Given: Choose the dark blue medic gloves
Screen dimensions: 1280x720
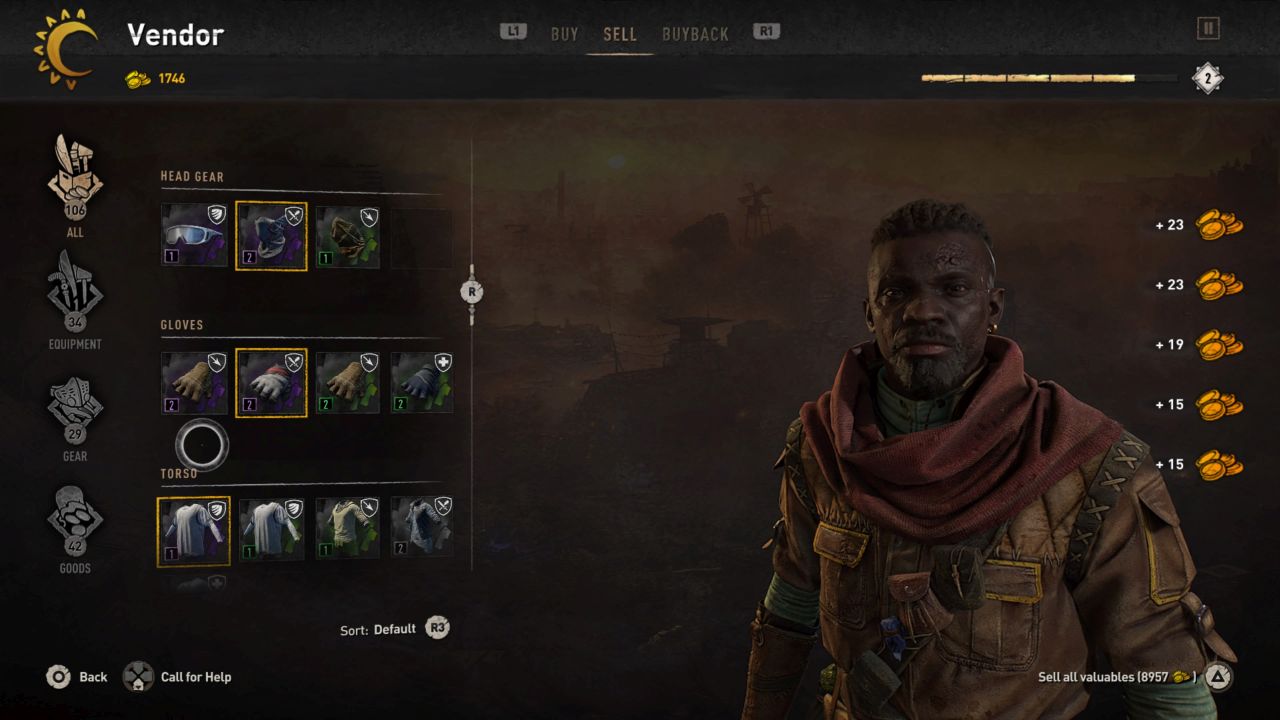Looking at the screenshot, I should click(422, 383).
